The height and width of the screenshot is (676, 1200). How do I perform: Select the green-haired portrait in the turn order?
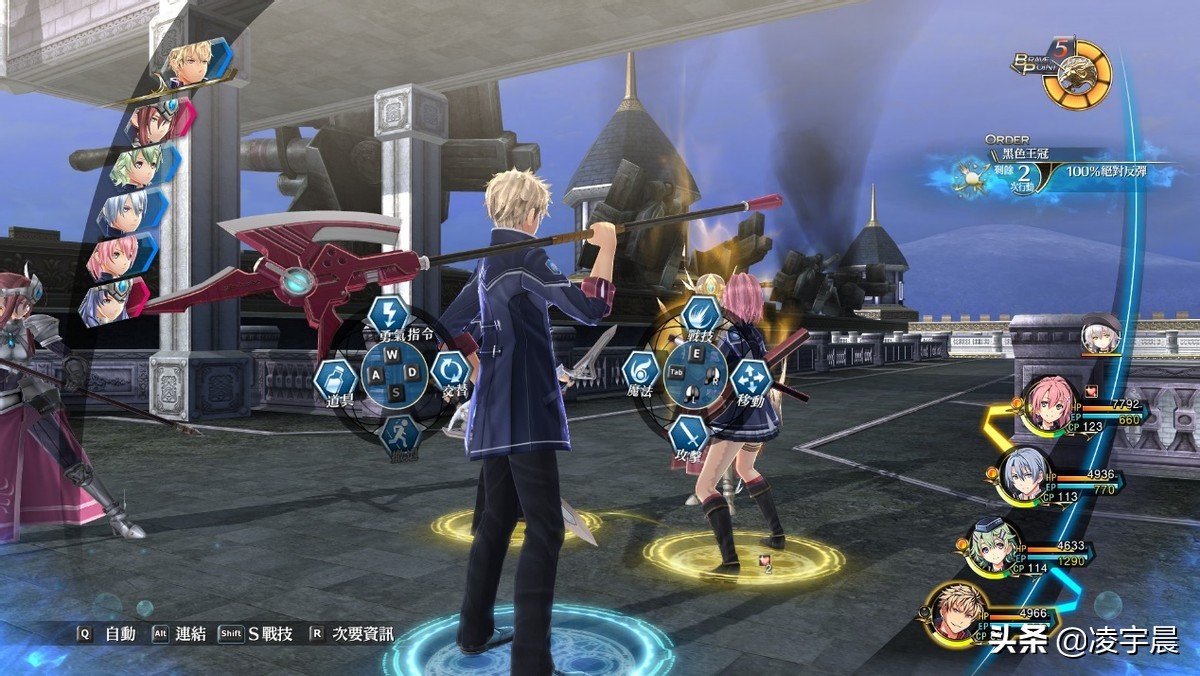(x=140, y=166)
